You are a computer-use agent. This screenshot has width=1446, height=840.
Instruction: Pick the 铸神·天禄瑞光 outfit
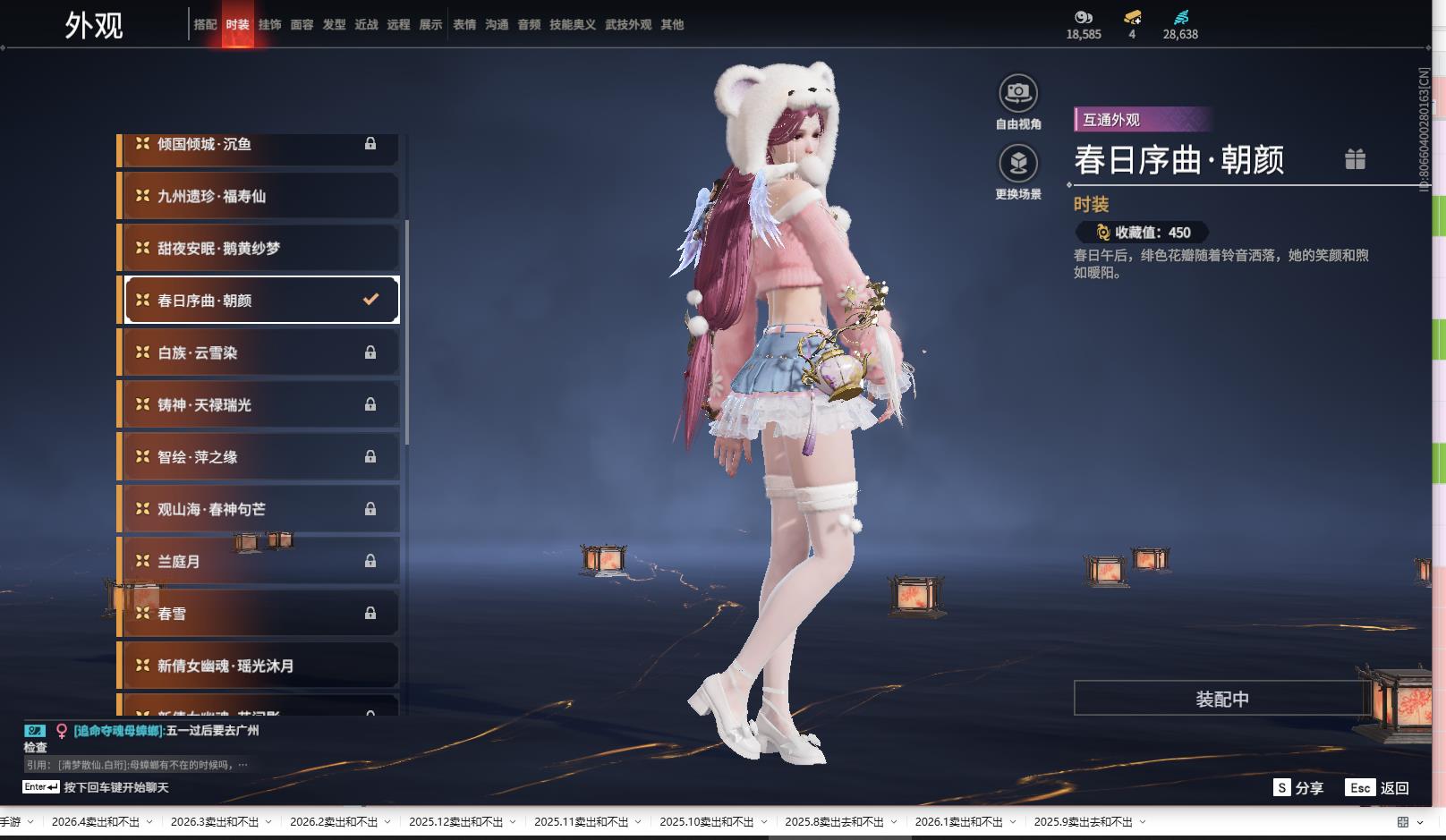(259, 404)
